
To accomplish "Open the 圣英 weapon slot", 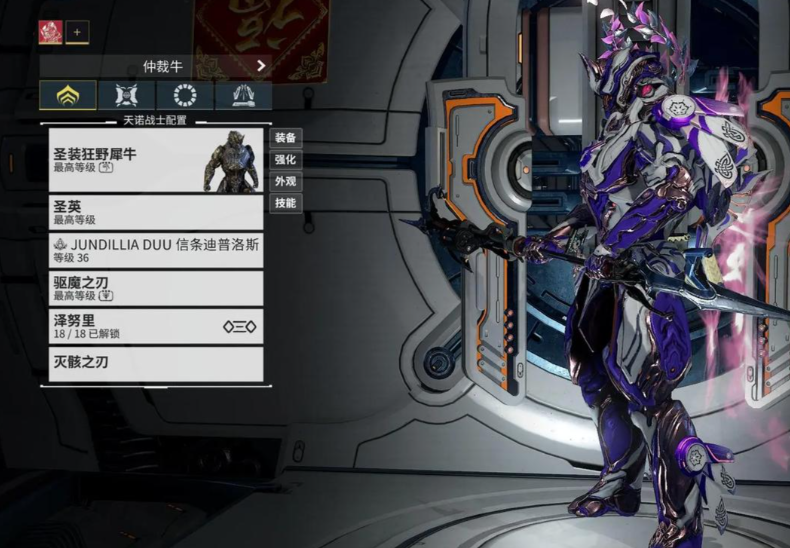I will pyautogui.click(x=155, y=212).
